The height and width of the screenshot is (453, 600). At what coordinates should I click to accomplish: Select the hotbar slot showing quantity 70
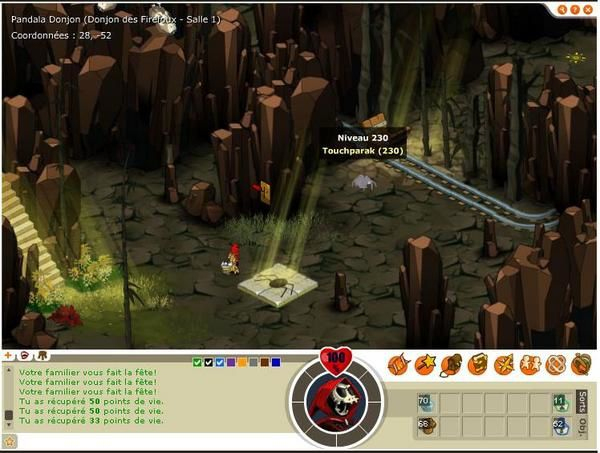click(425, 403)
